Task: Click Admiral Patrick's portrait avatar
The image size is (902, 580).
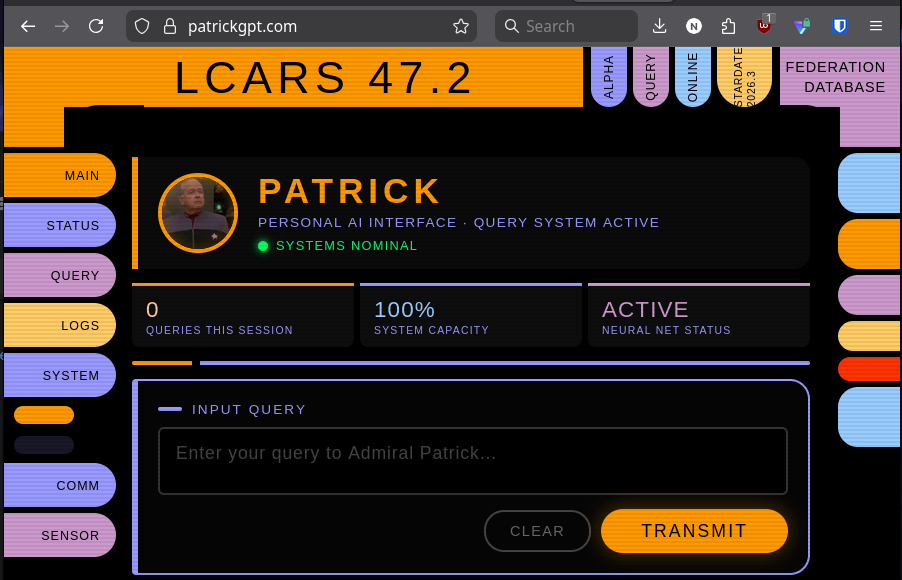Action: 198,213
